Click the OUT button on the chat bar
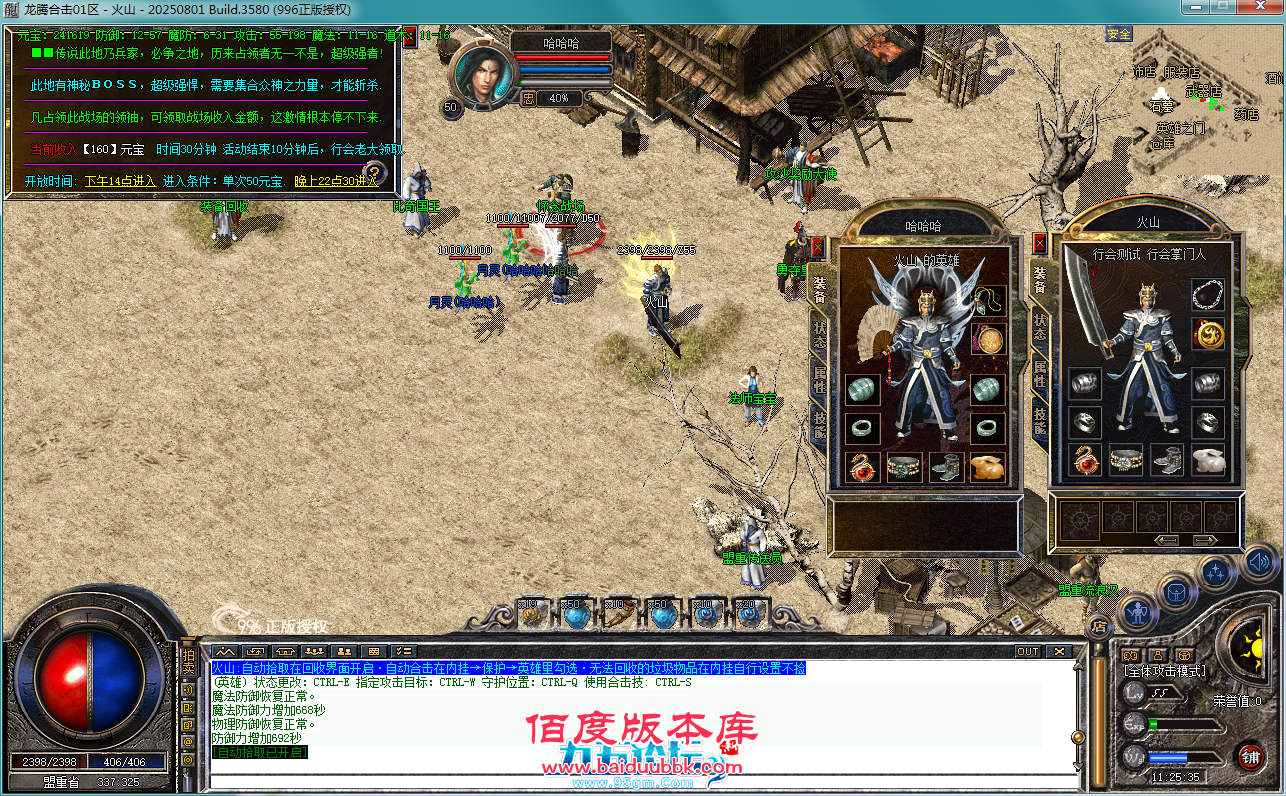The image size is (1286, 796). pyautogui.click(x=1027, y=650)
